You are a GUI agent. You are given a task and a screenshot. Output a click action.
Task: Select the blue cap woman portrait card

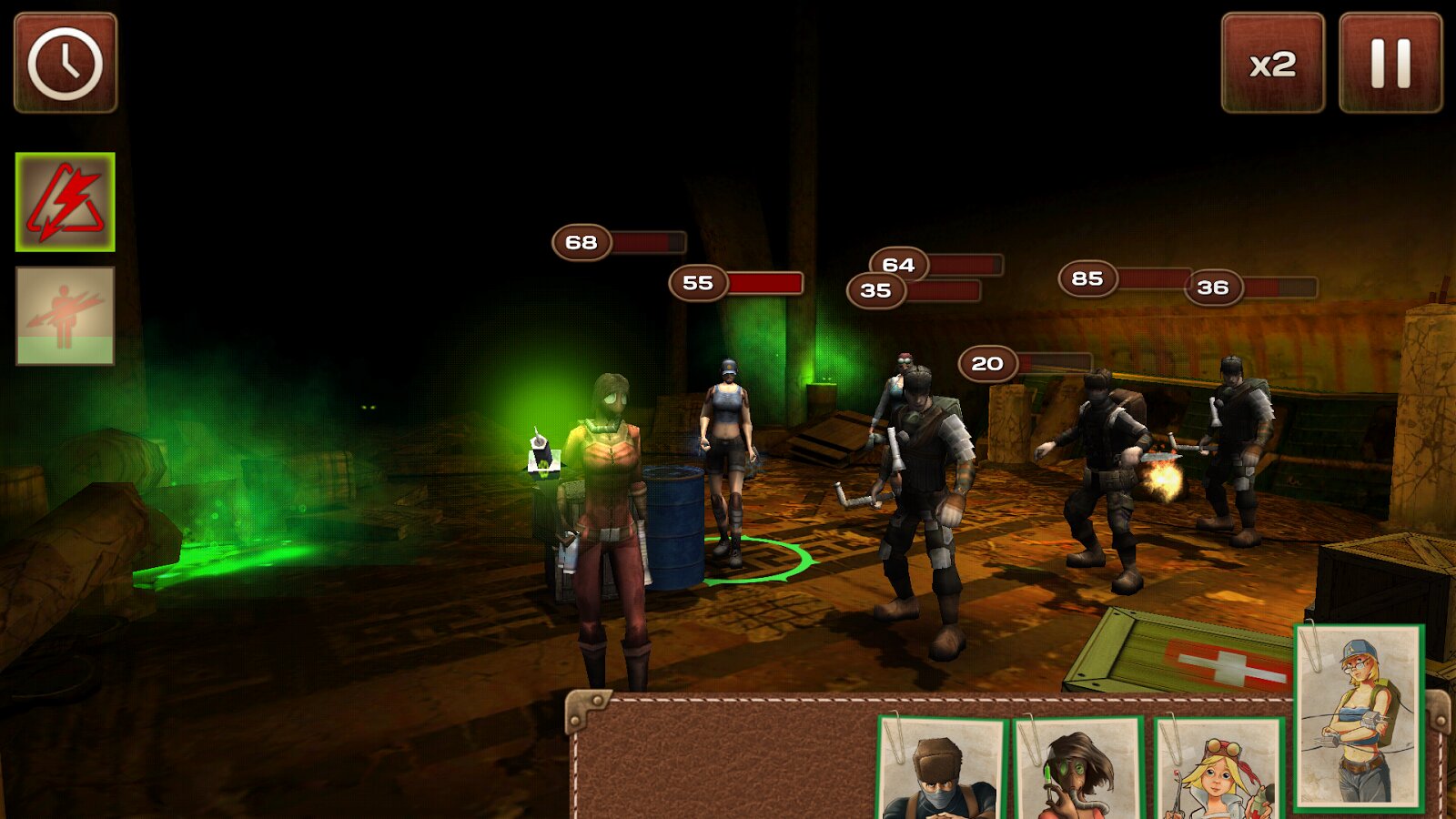click(1359, 717)
